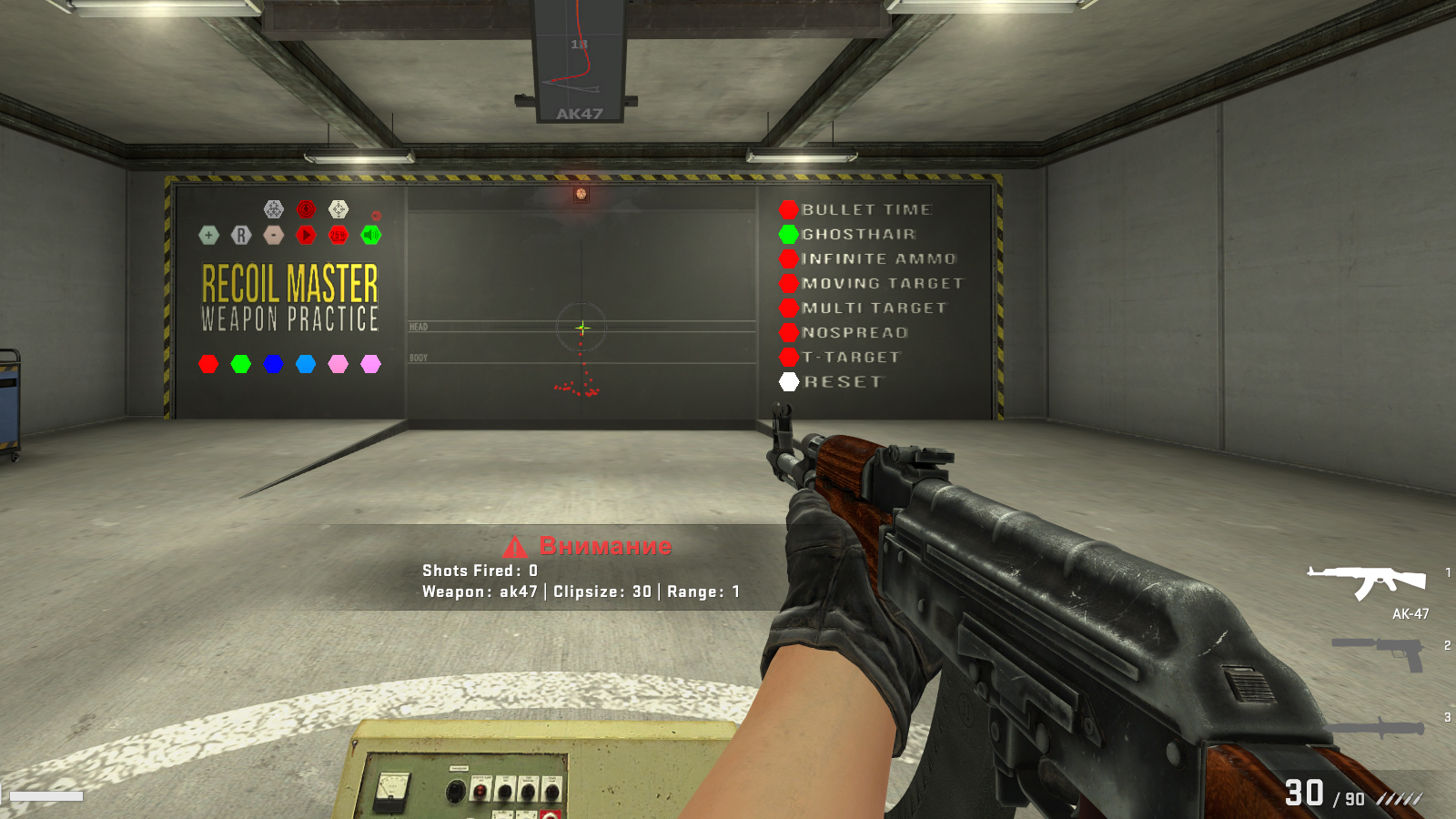Click the plus hexagon button
Screen dimensions: 1456x819
point(208,235)
